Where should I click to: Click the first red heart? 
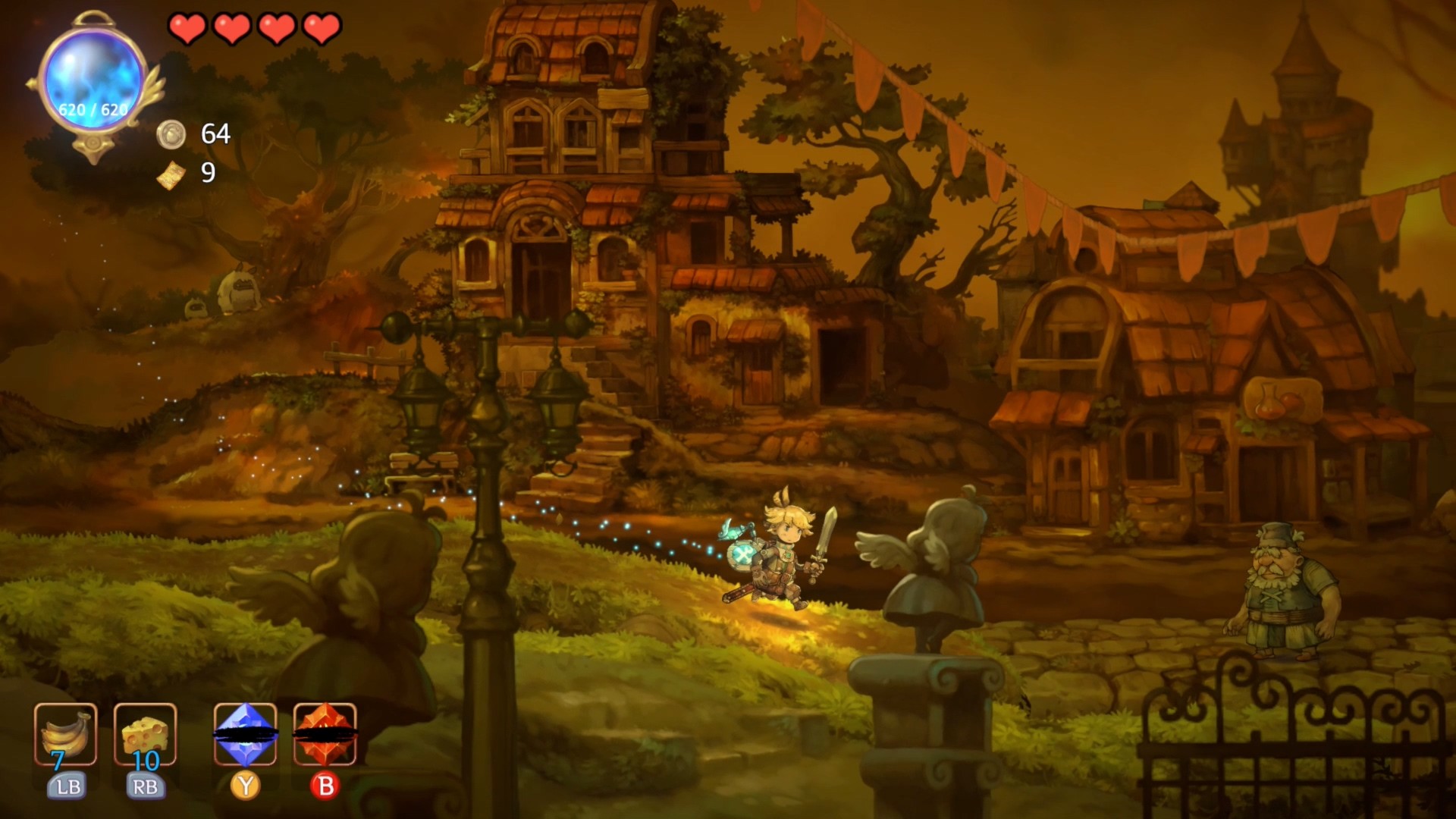(x=187, y=29)
